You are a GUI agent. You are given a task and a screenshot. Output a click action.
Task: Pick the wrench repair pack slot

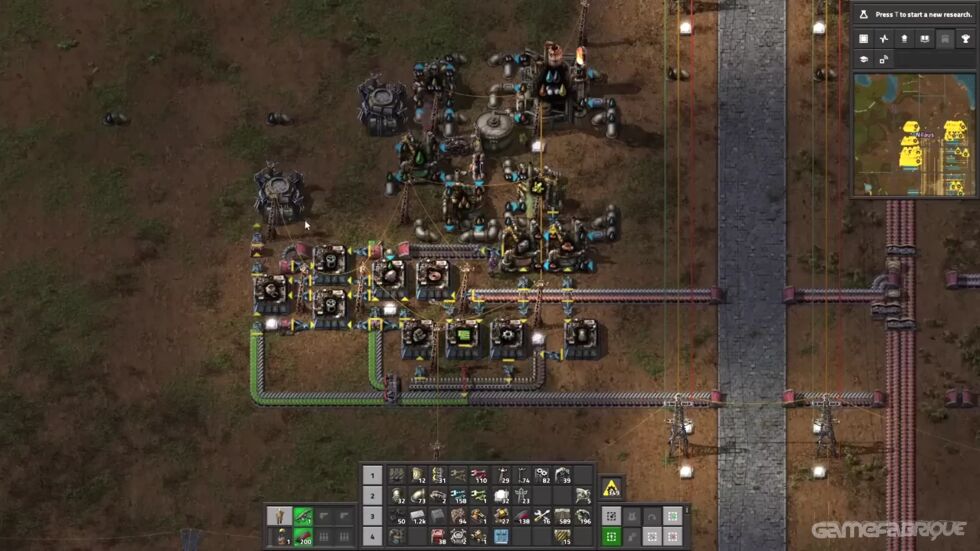(x=542, y=516)
